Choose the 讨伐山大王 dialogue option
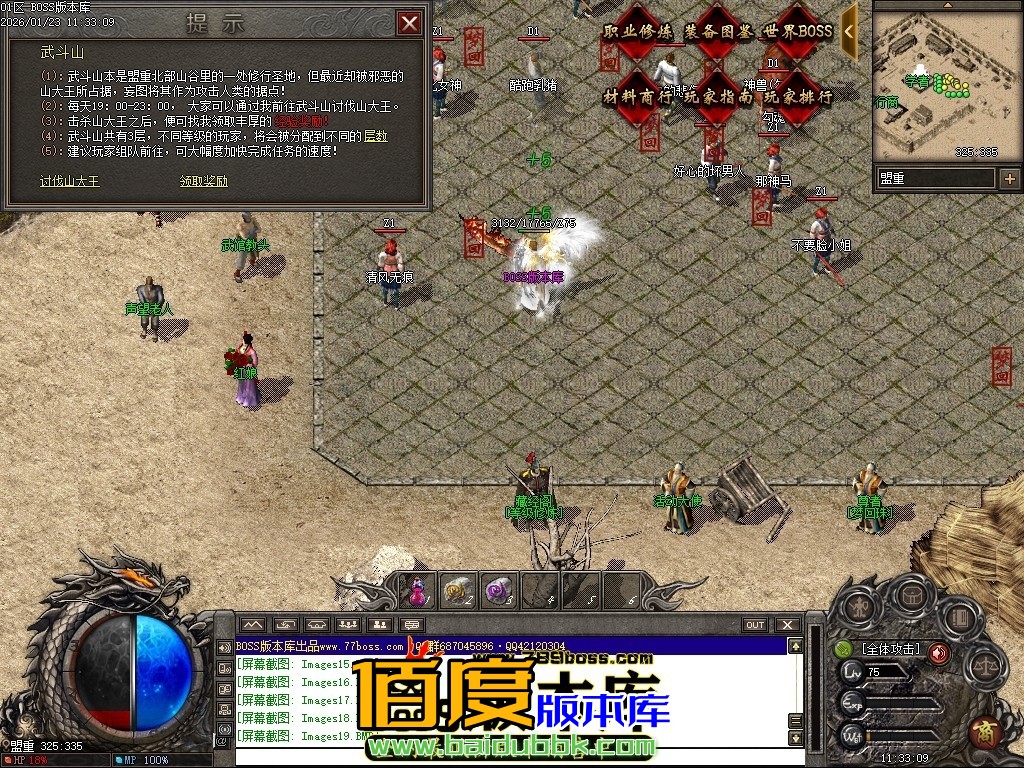 70,181
